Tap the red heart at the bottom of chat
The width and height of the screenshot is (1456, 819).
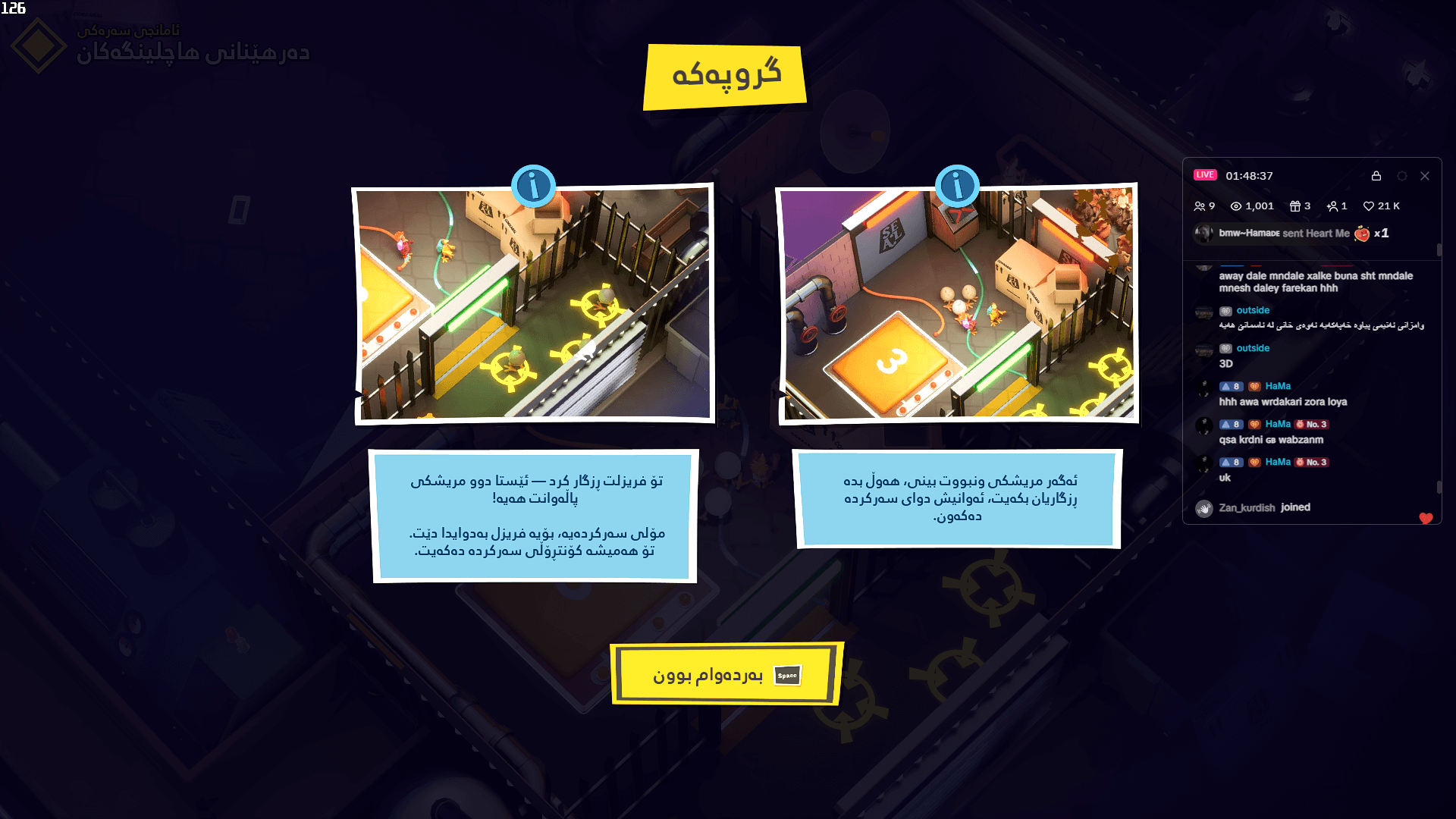1426,519
